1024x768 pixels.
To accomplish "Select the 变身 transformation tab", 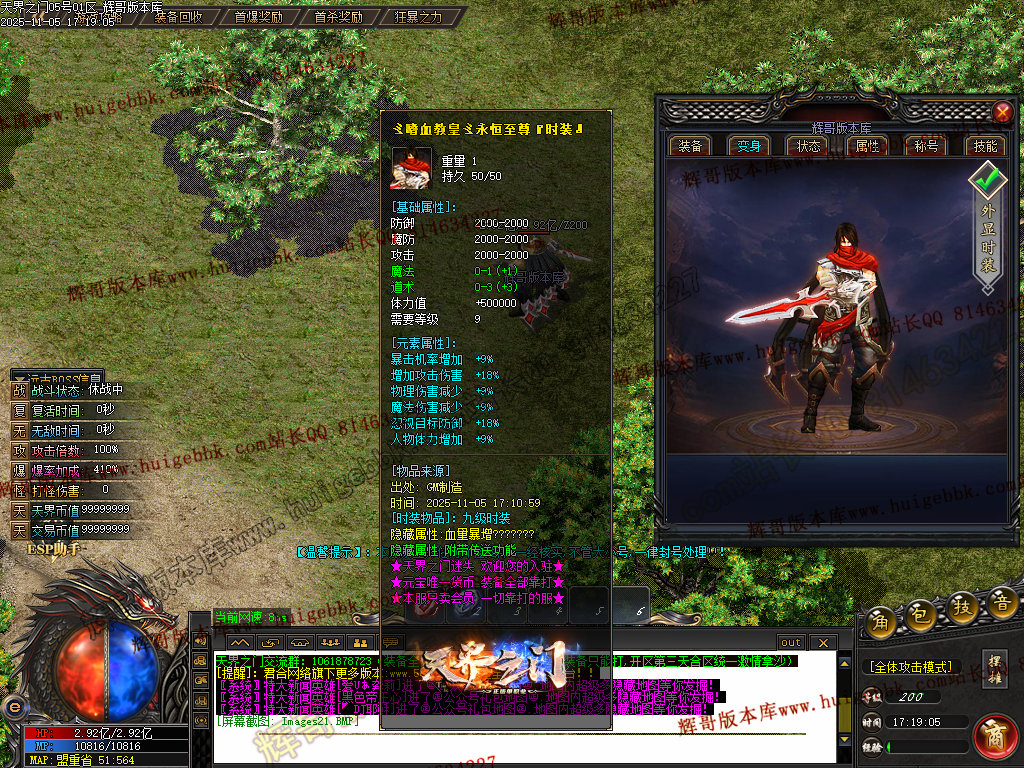I will 749,146.
